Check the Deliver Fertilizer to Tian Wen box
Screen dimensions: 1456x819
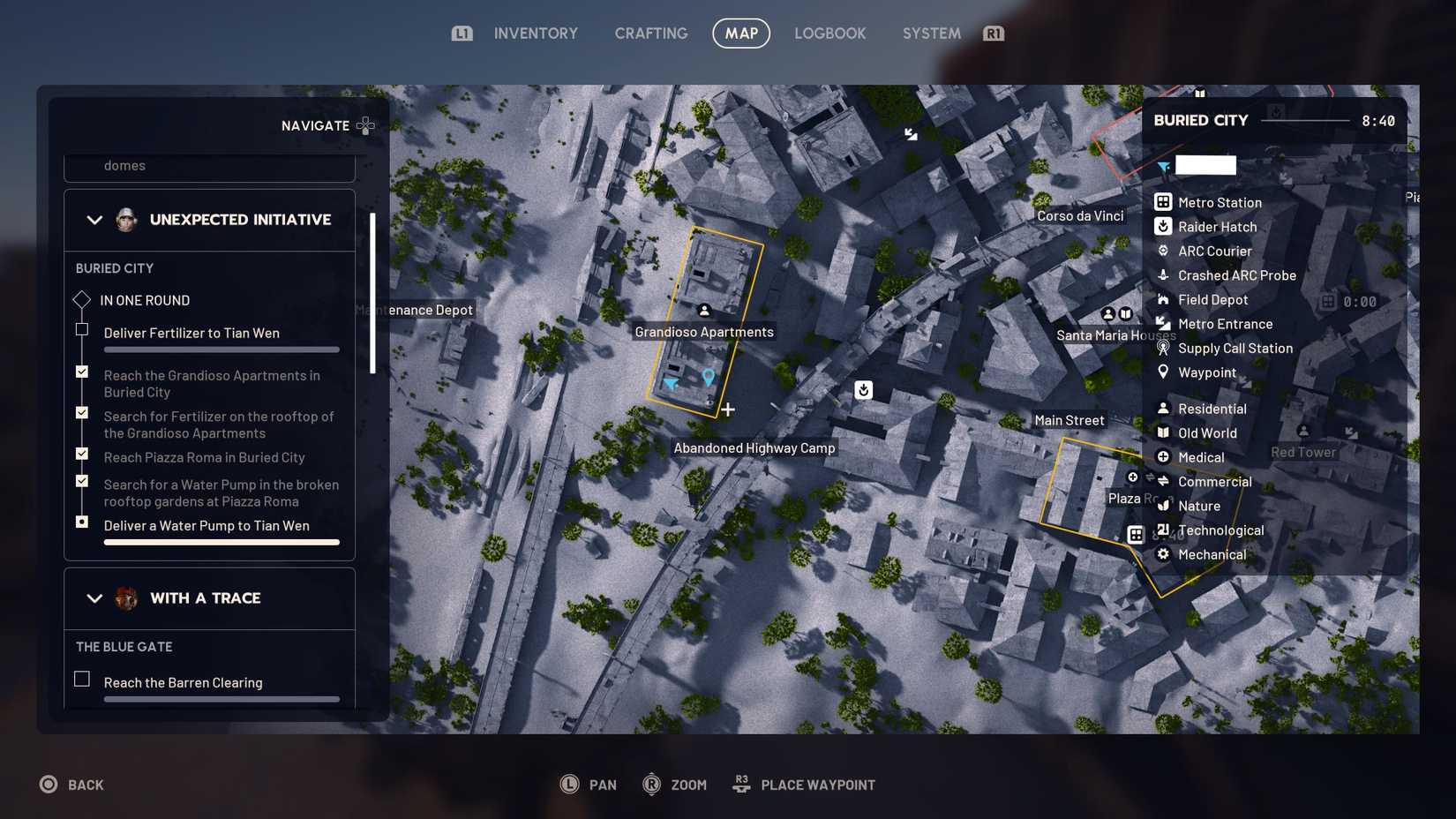coord(81,328)
